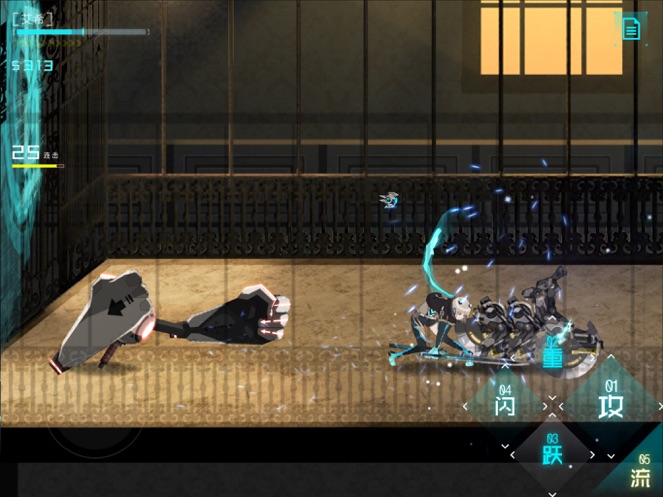
Task: Activate the 流 skill button
Action: [639, 476]
